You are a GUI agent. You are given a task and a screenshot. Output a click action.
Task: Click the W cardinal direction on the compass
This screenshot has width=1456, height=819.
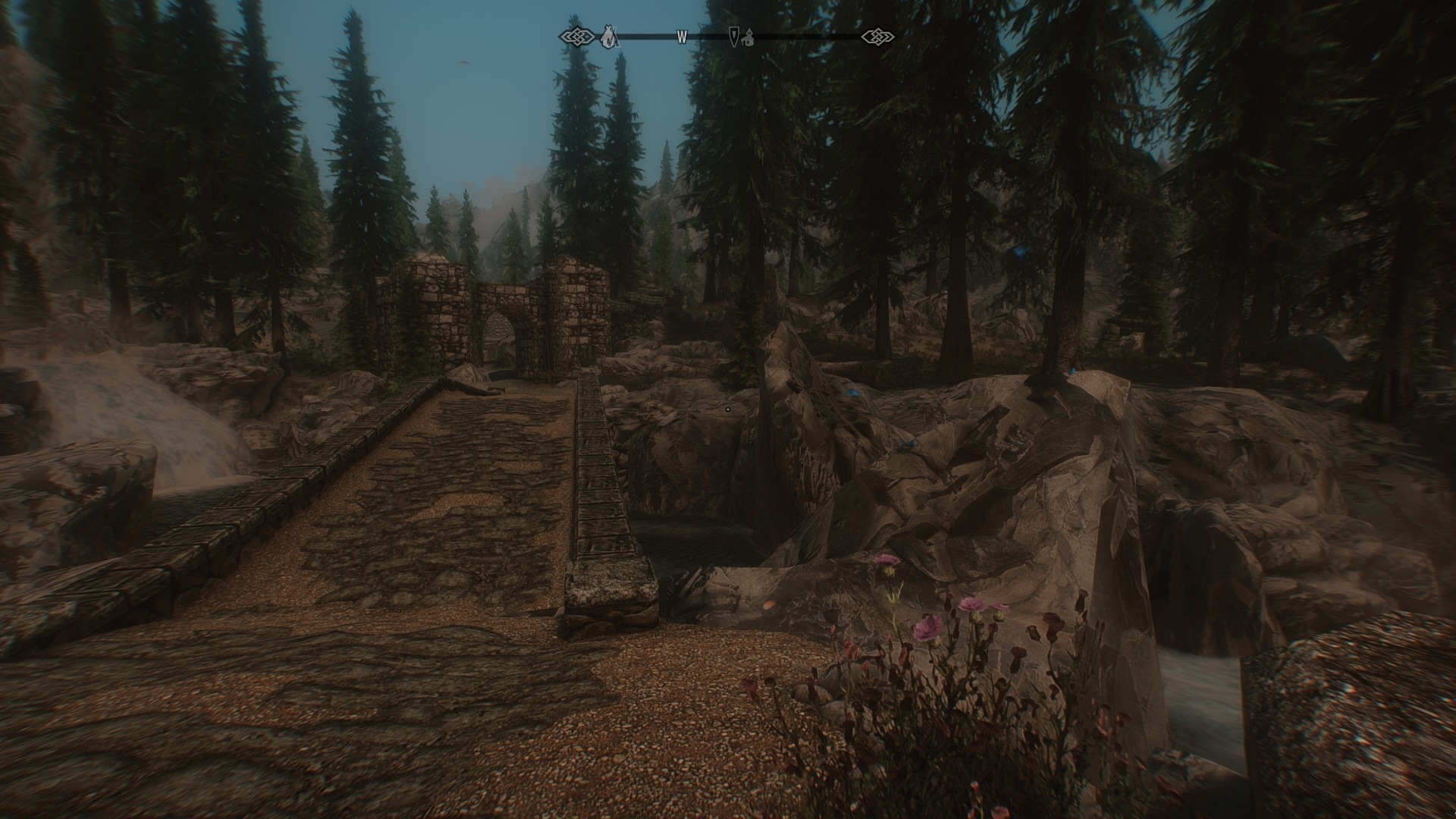pos(683,35)
